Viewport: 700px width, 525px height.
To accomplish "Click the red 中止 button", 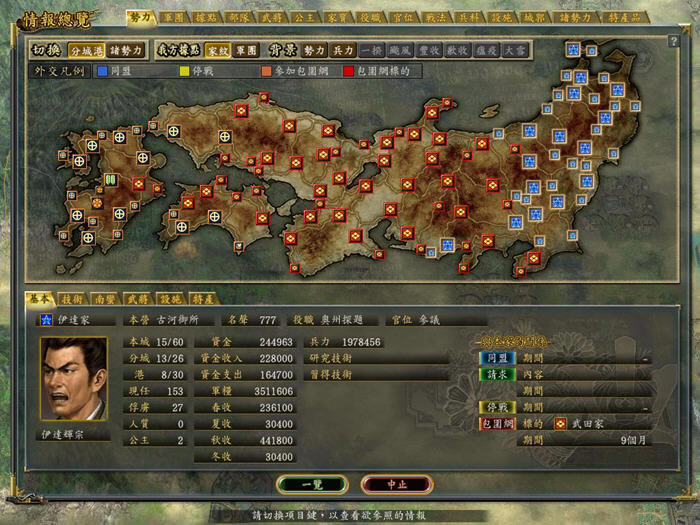I will [397, 484].
